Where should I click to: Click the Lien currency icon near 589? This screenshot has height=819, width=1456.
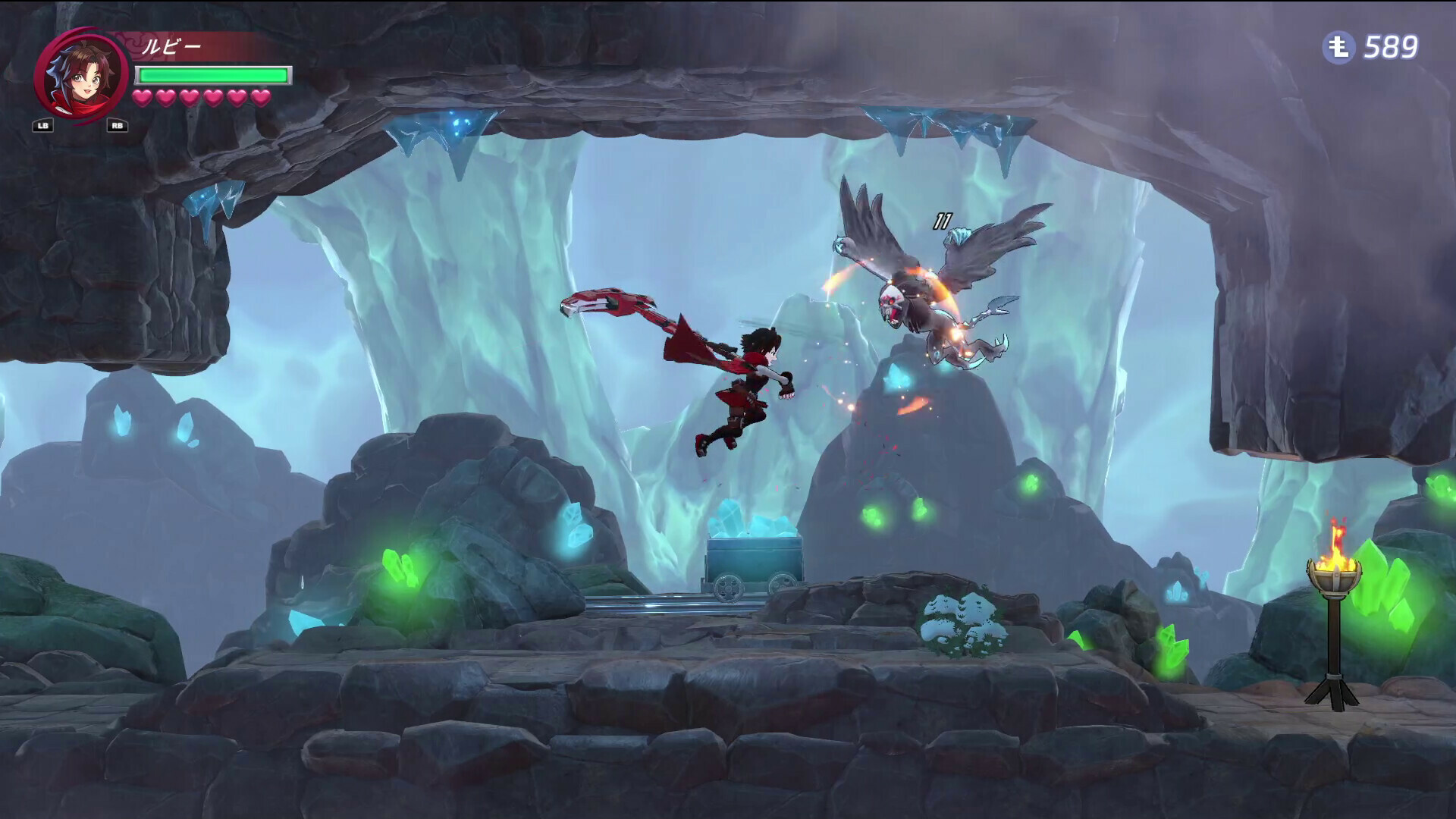tap(1339, 47)
